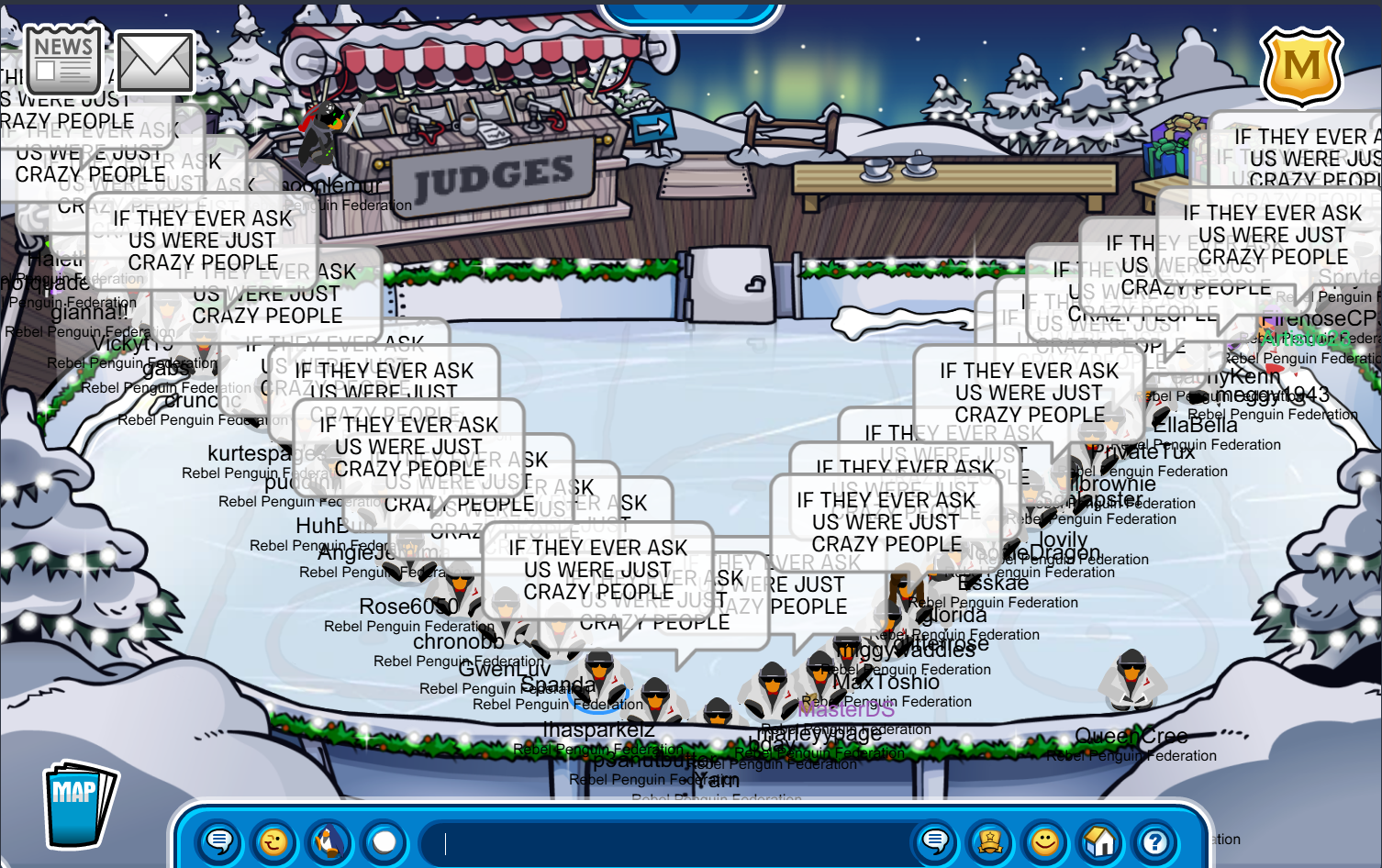Send the chat message with bubble button
The image size is (1382, 868).
point(935,841)
